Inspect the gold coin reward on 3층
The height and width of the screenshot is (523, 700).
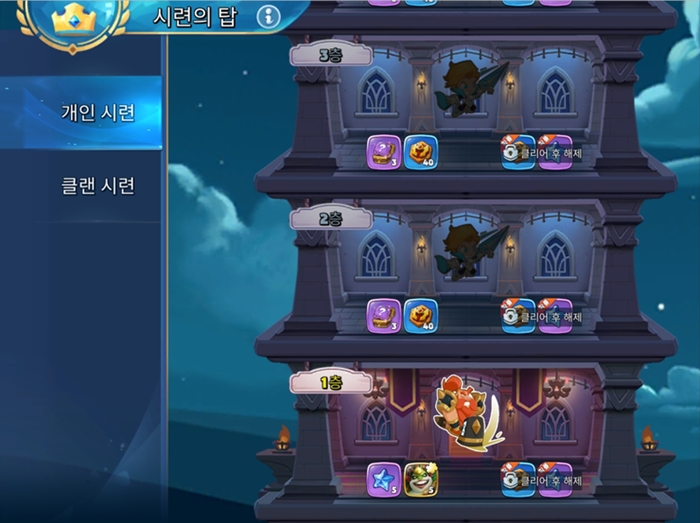(420, 152)
